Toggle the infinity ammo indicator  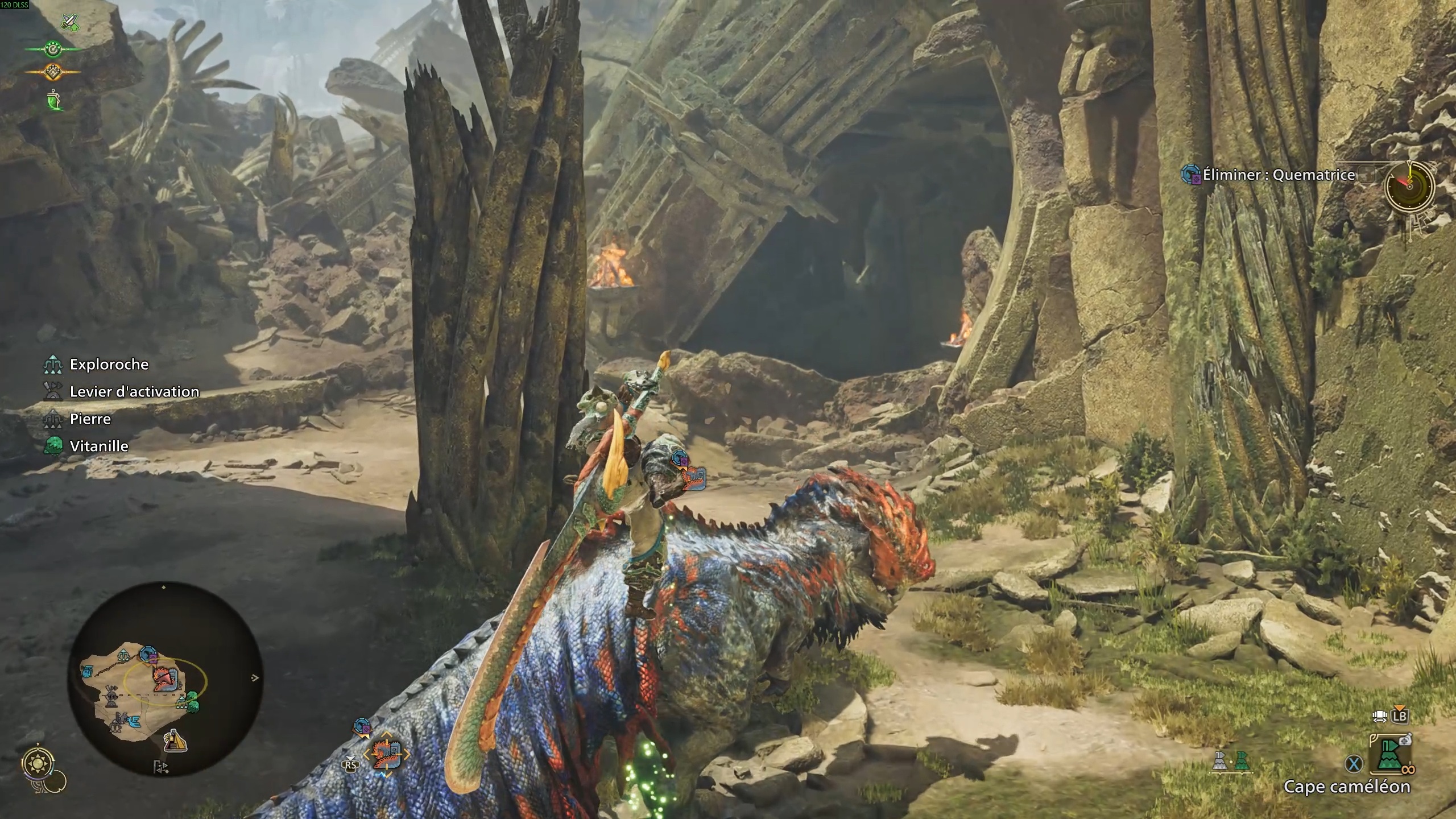[1409, 770]
